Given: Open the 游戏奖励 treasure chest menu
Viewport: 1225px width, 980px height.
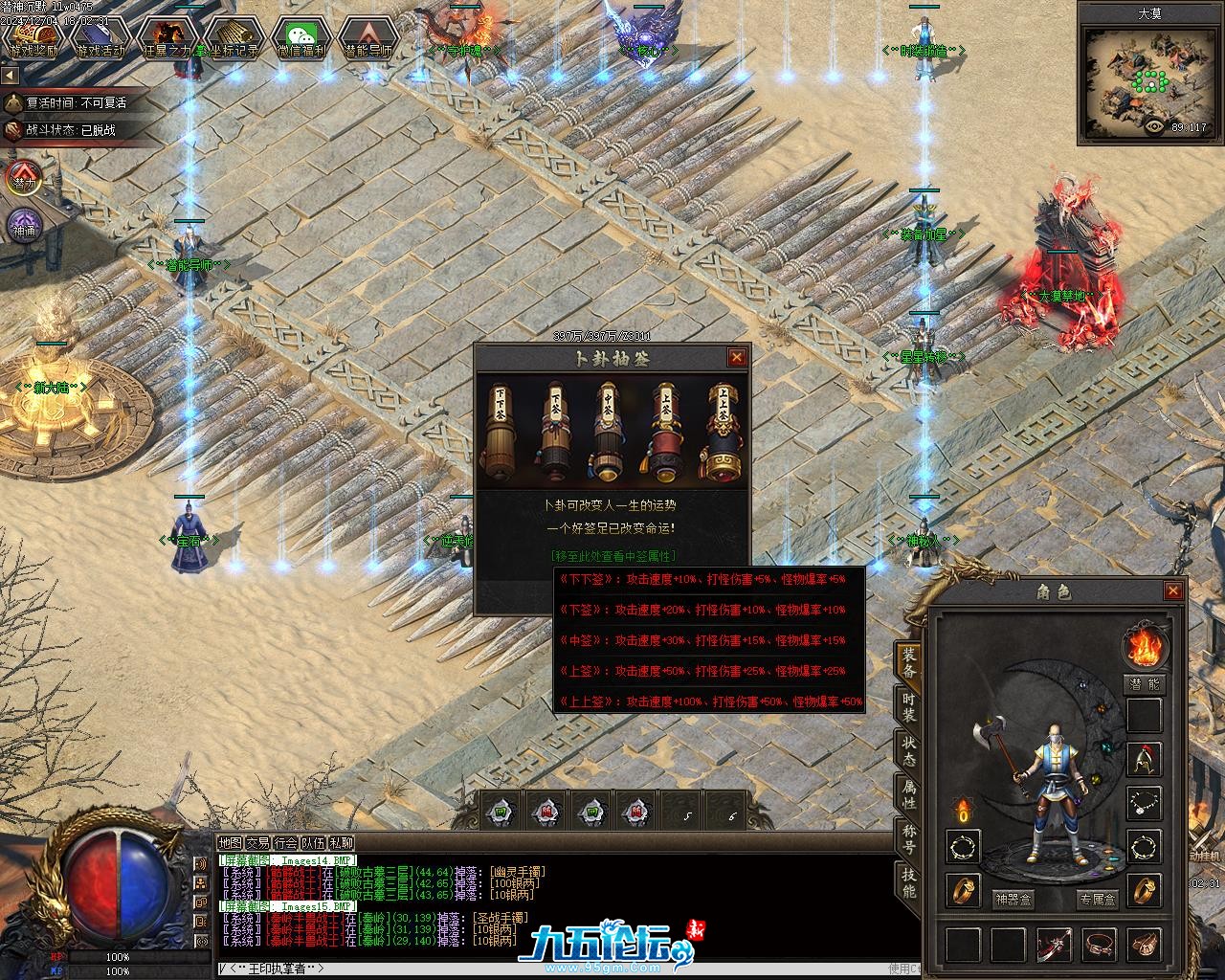Looking at the screenshot, I should click(x=33, y=38).
